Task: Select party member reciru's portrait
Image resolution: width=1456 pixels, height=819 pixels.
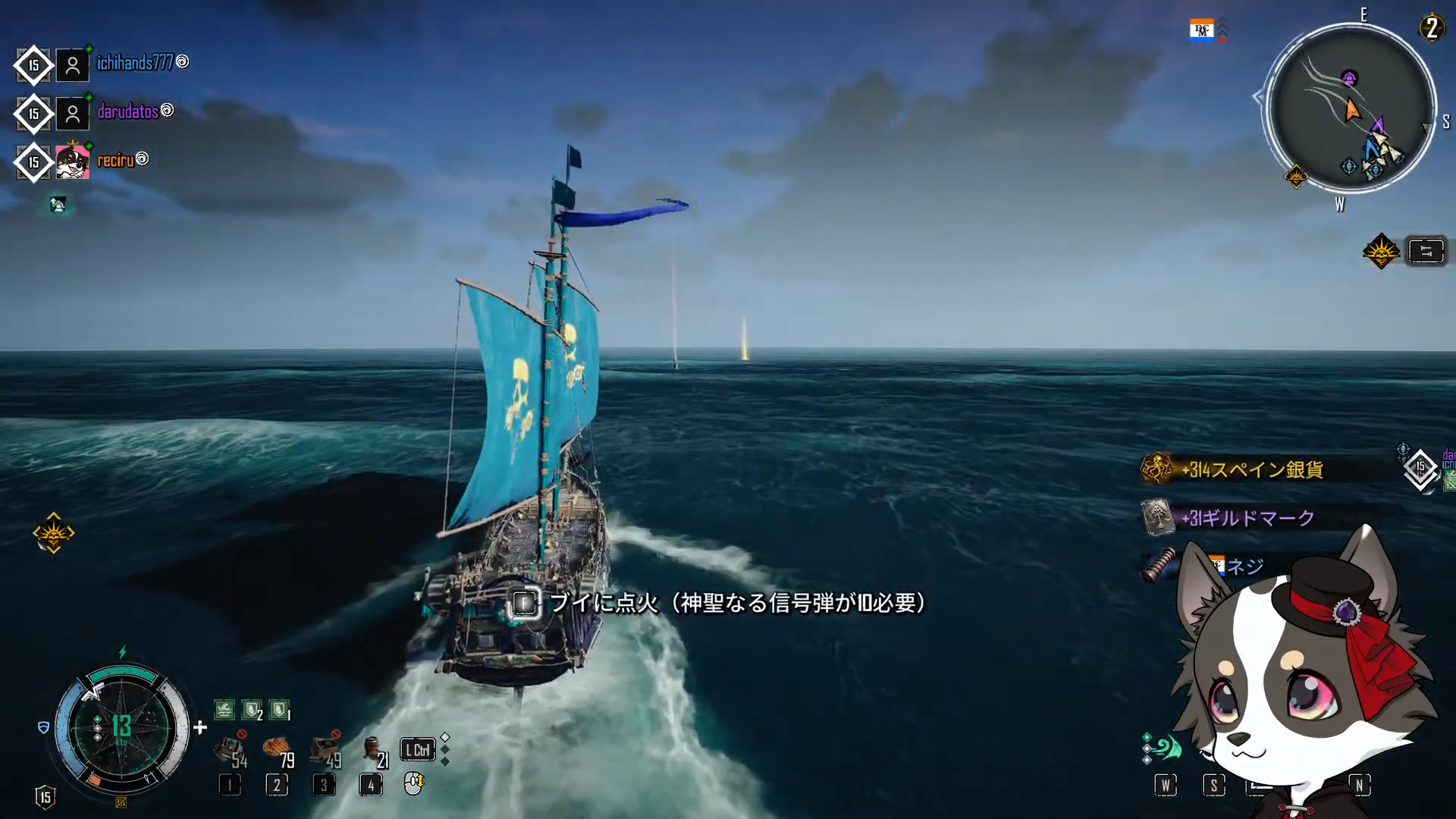Action: click(x=73, y=162)
